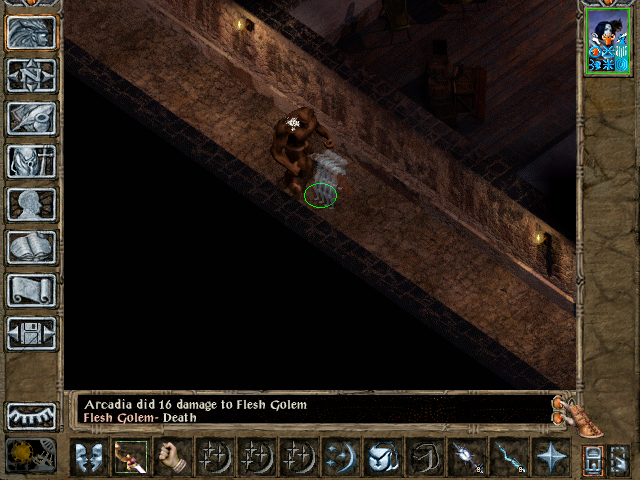Open the journal with the quill button
The width and height of the screenshot is (640, 480).
(31, 118)
